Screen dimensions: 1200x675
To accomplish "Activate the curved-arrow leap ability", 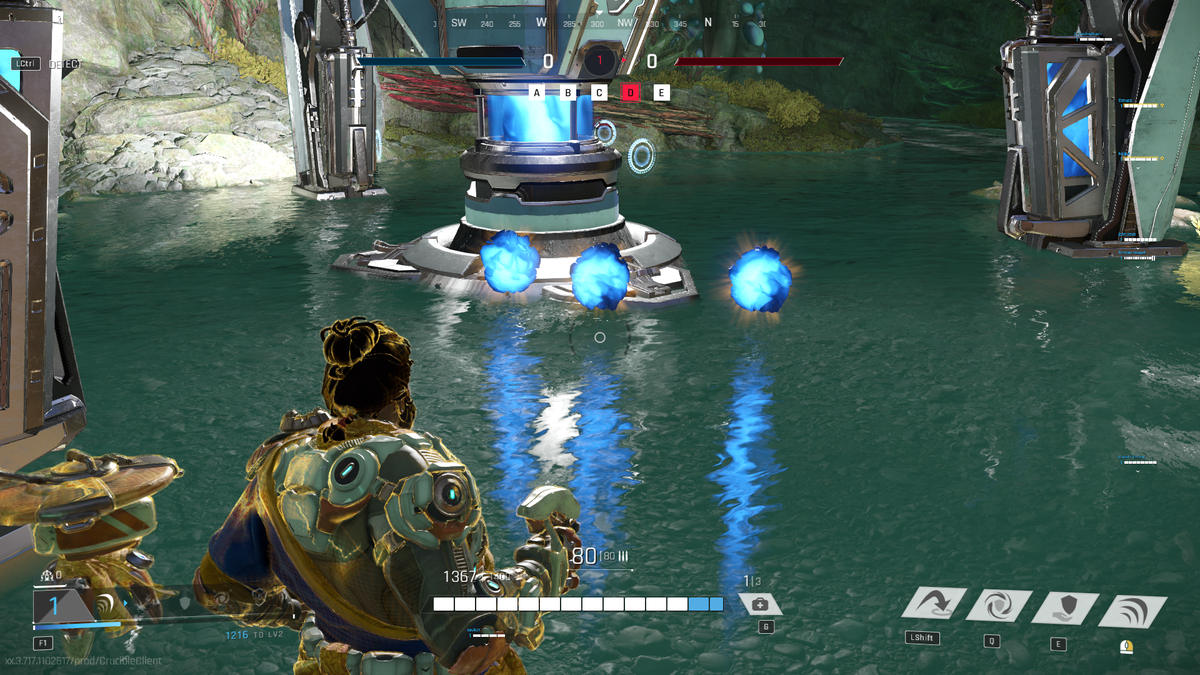I will click(x=934, y=604).
